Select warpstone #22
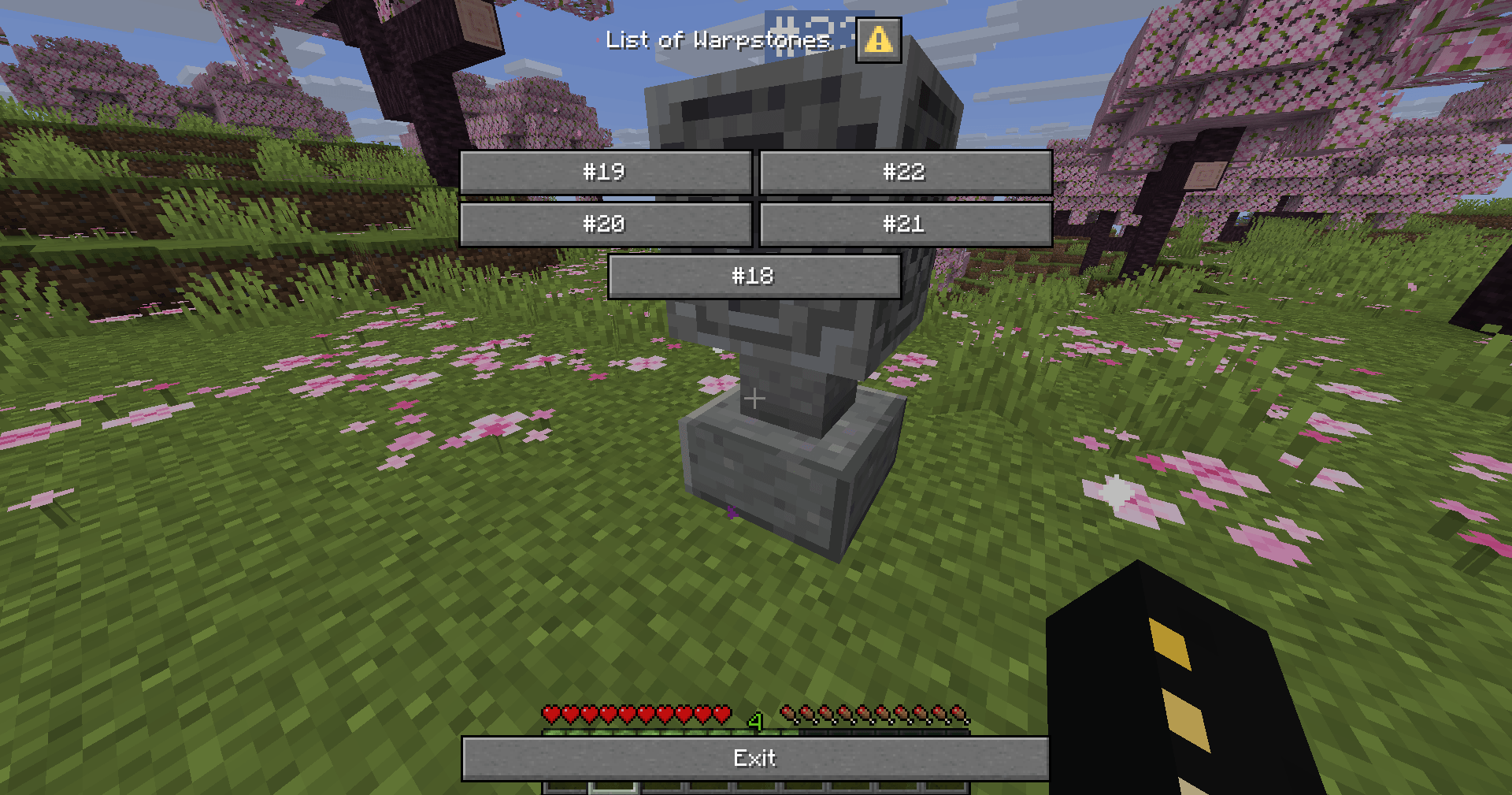This screenshot has height=795, width=1512. [904, 172]
